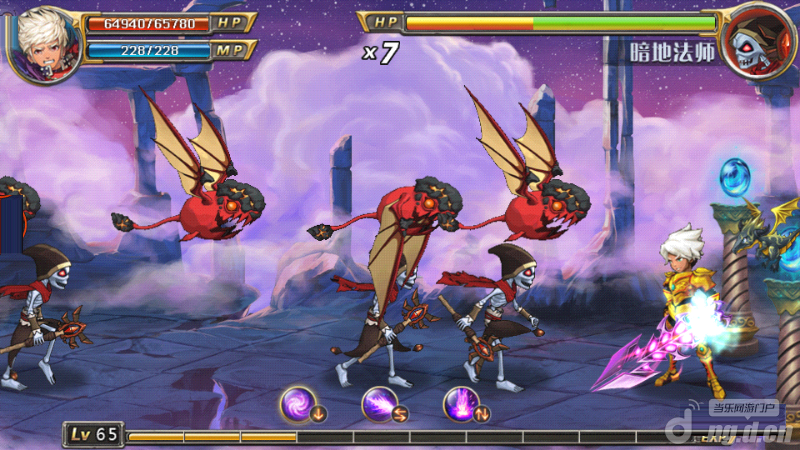Screen dimensions: 800x450
Task: Use the purple dash slash skill
Action: pos(381,404)
